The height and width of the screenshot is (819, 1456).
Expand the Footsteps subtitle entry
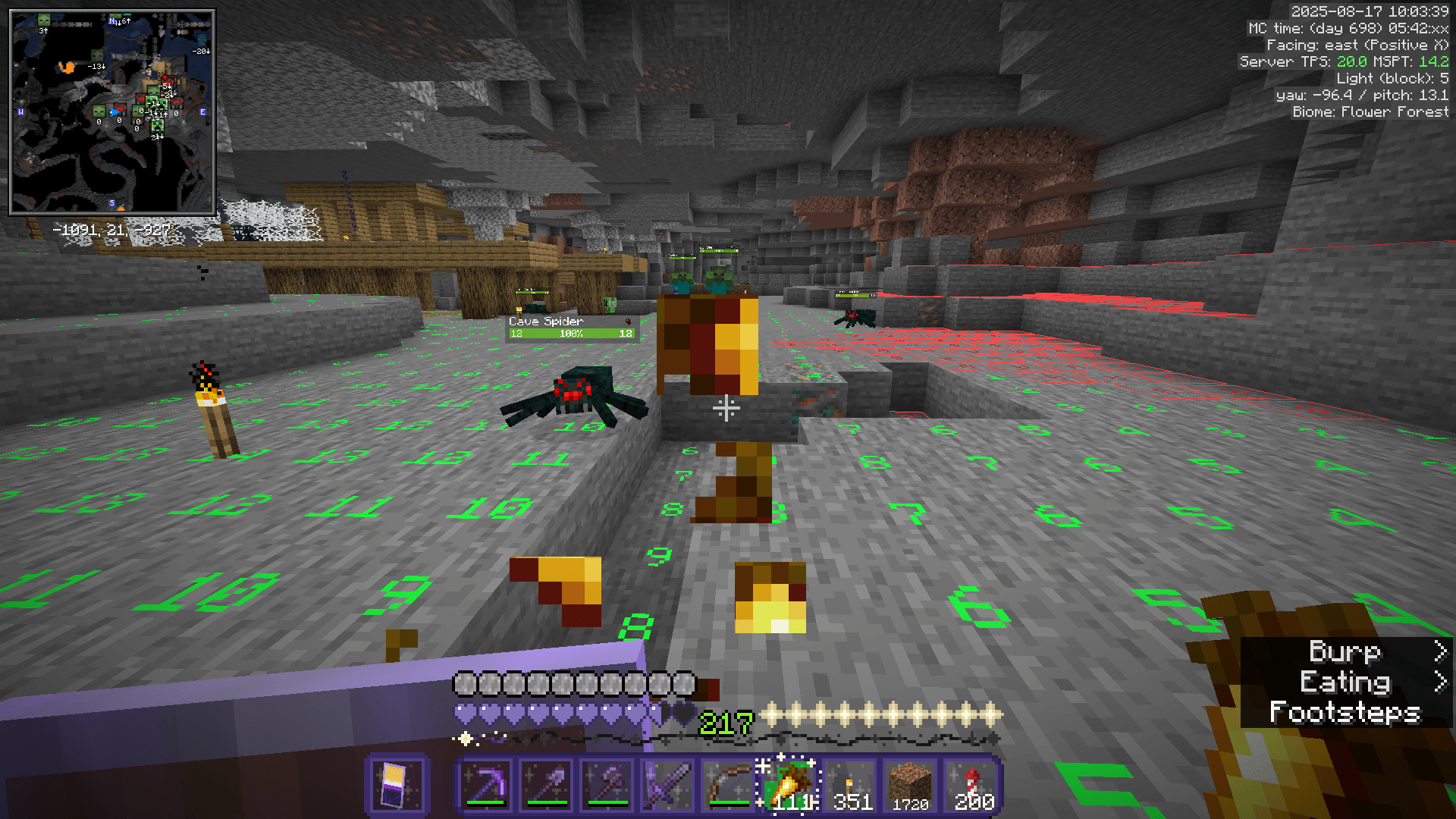pos(1346,713)
